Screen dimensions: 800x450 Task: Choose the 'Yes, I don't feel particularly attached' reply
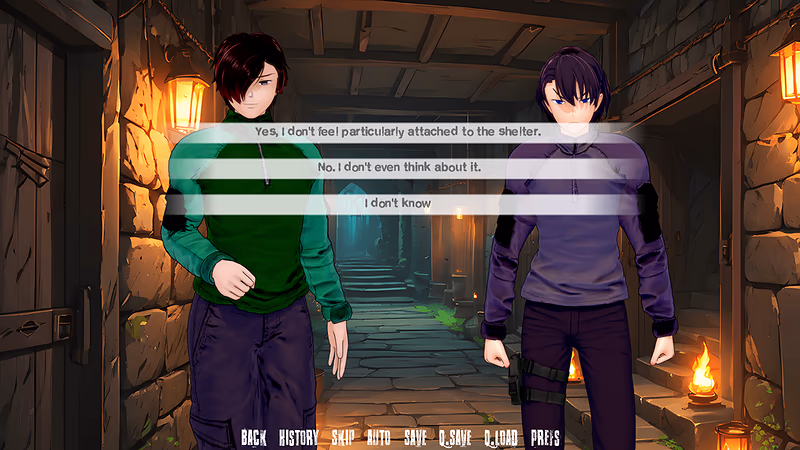[x=398, y=131]
